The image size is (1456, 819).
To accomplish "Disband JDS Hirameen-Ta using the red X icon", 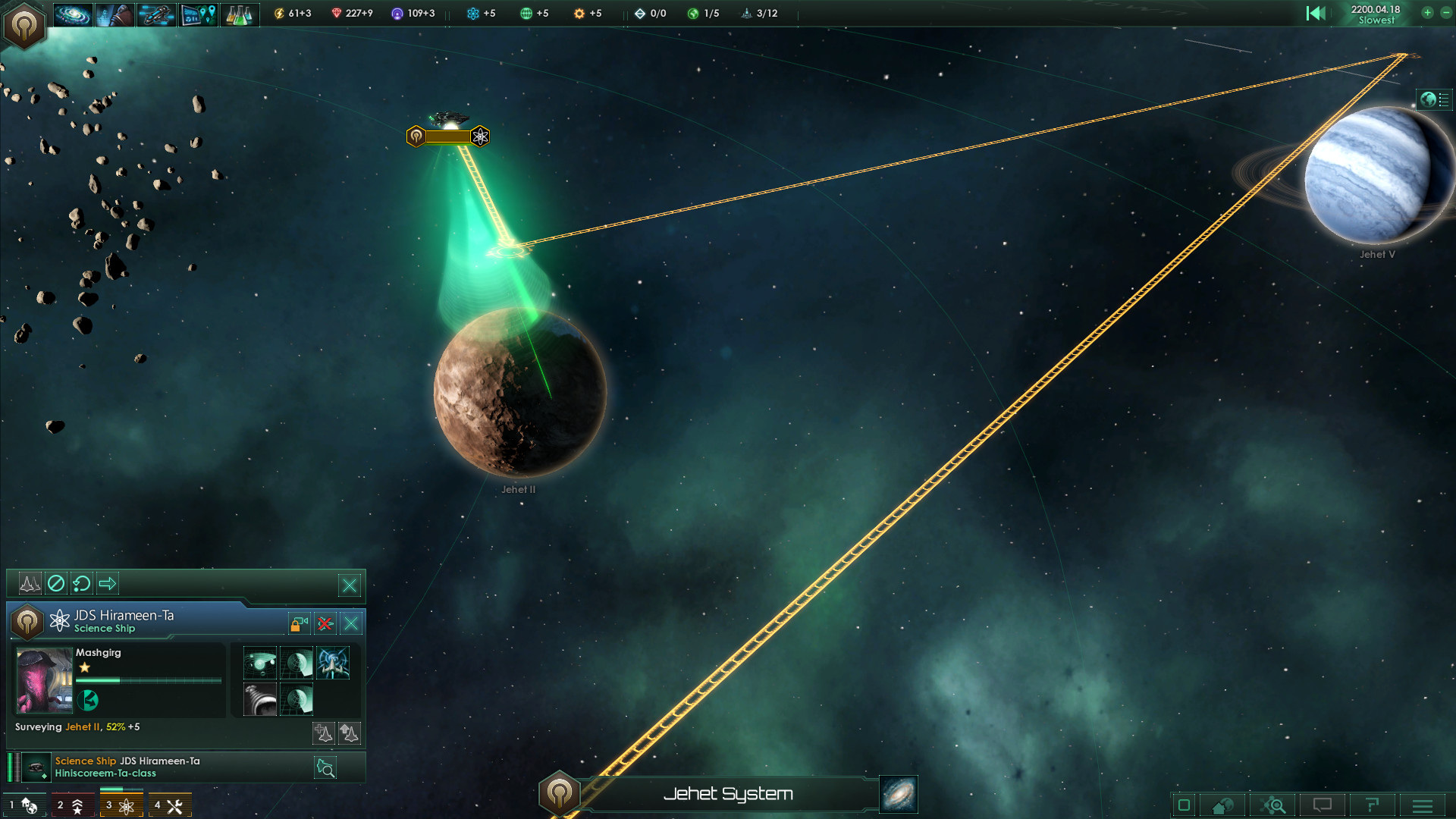I will tap(324, 623).
